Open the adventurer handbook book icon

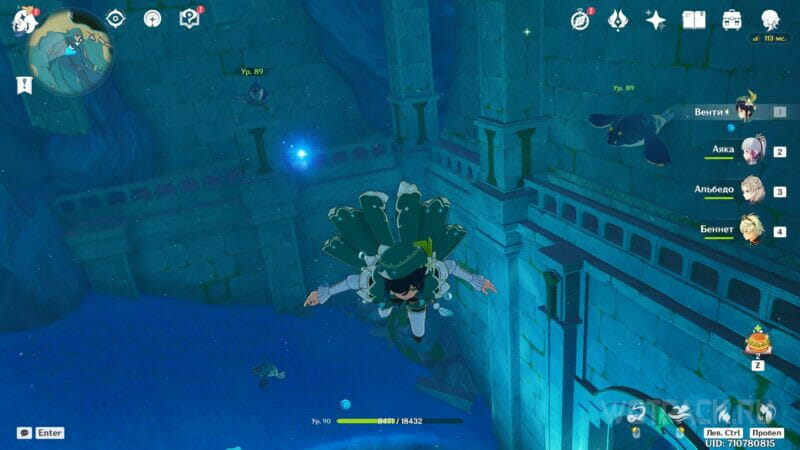coord(694,20)
